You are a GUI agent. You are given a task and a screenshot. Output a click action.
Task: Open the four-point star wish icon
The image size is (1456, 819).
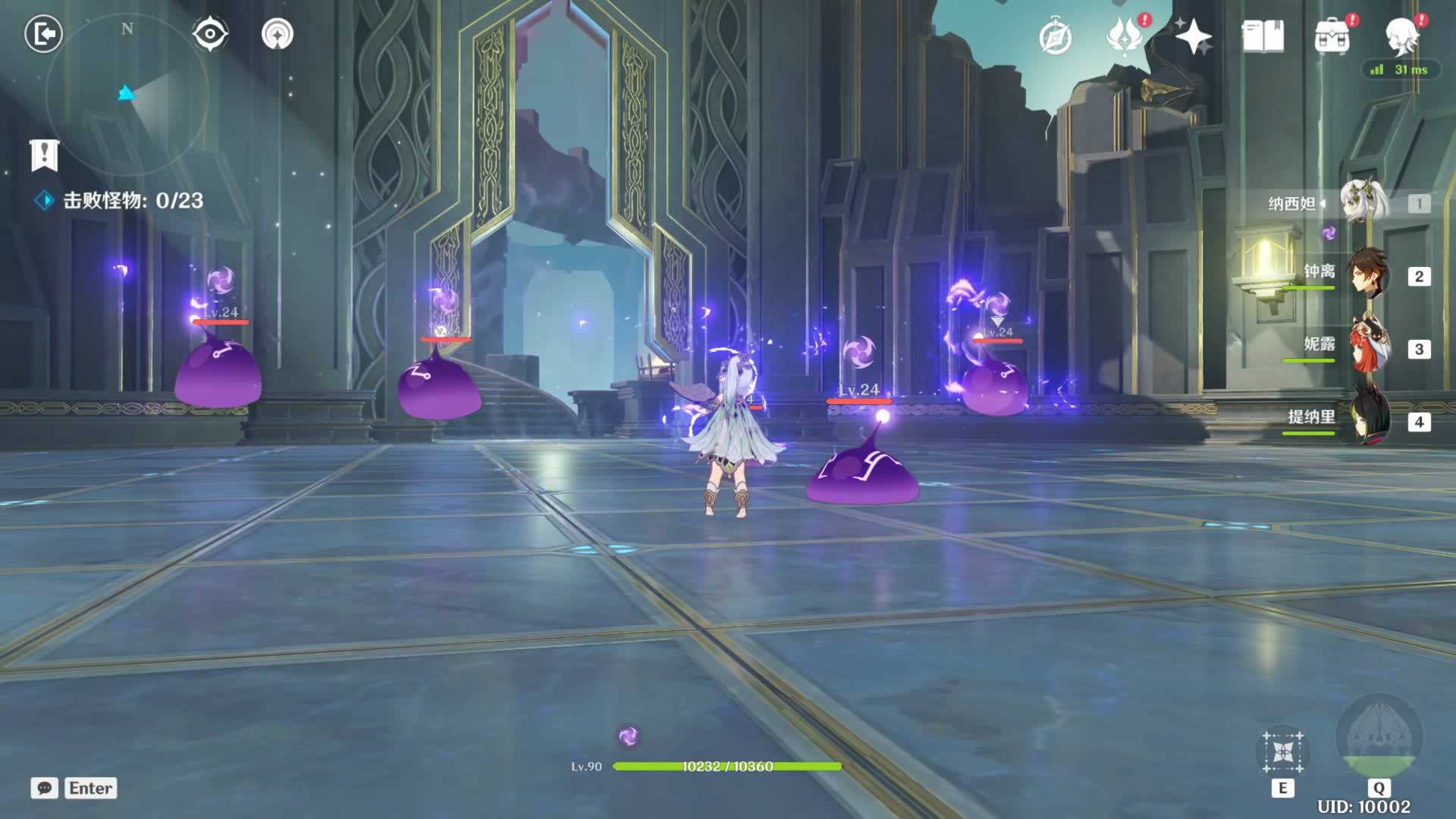click(x=1194, y=36)
